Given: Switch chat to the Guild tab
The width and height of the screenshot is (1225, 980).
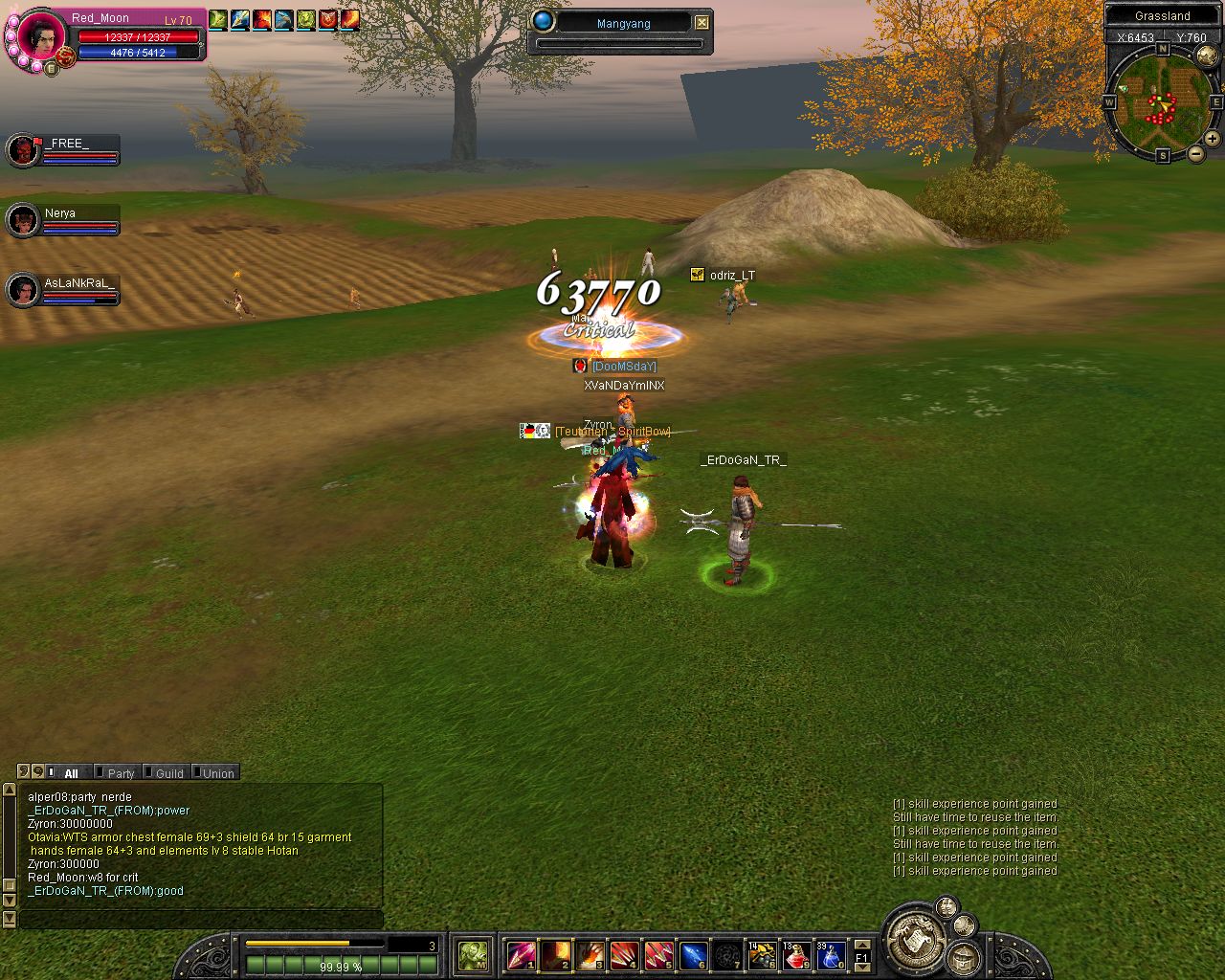Looking at the screenshot, I should (x=168, y=773).
